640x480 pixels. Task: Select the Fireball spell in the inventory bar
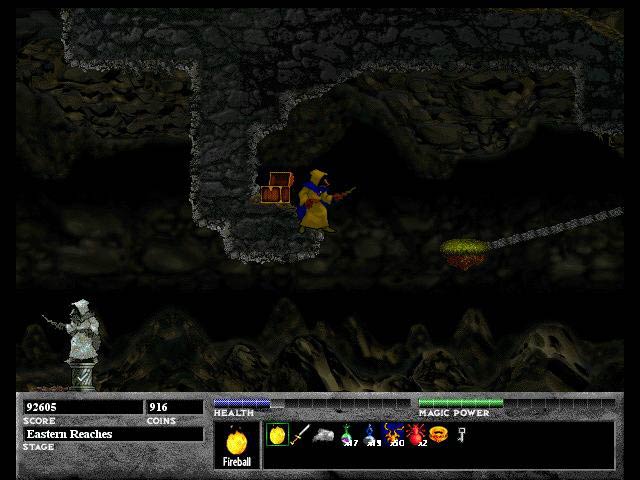click(278, 434)
